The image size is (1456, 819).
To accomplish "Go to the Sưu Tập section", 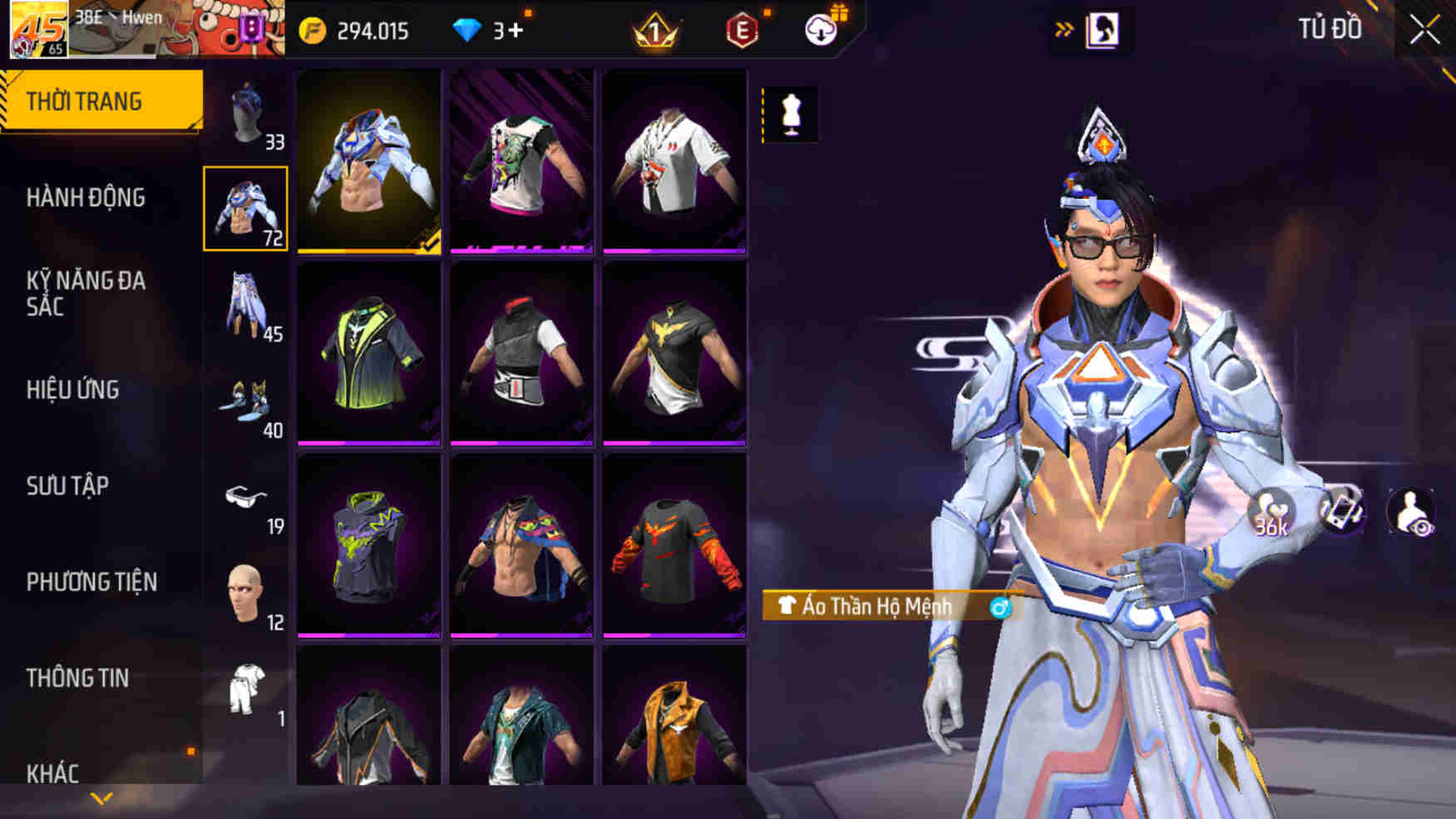I will 67,486.
